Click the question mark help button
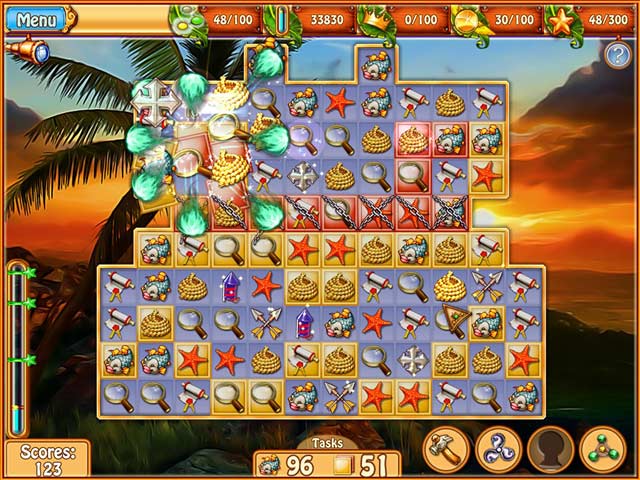This screenshot has width=640, height=480. pos(617,56)
